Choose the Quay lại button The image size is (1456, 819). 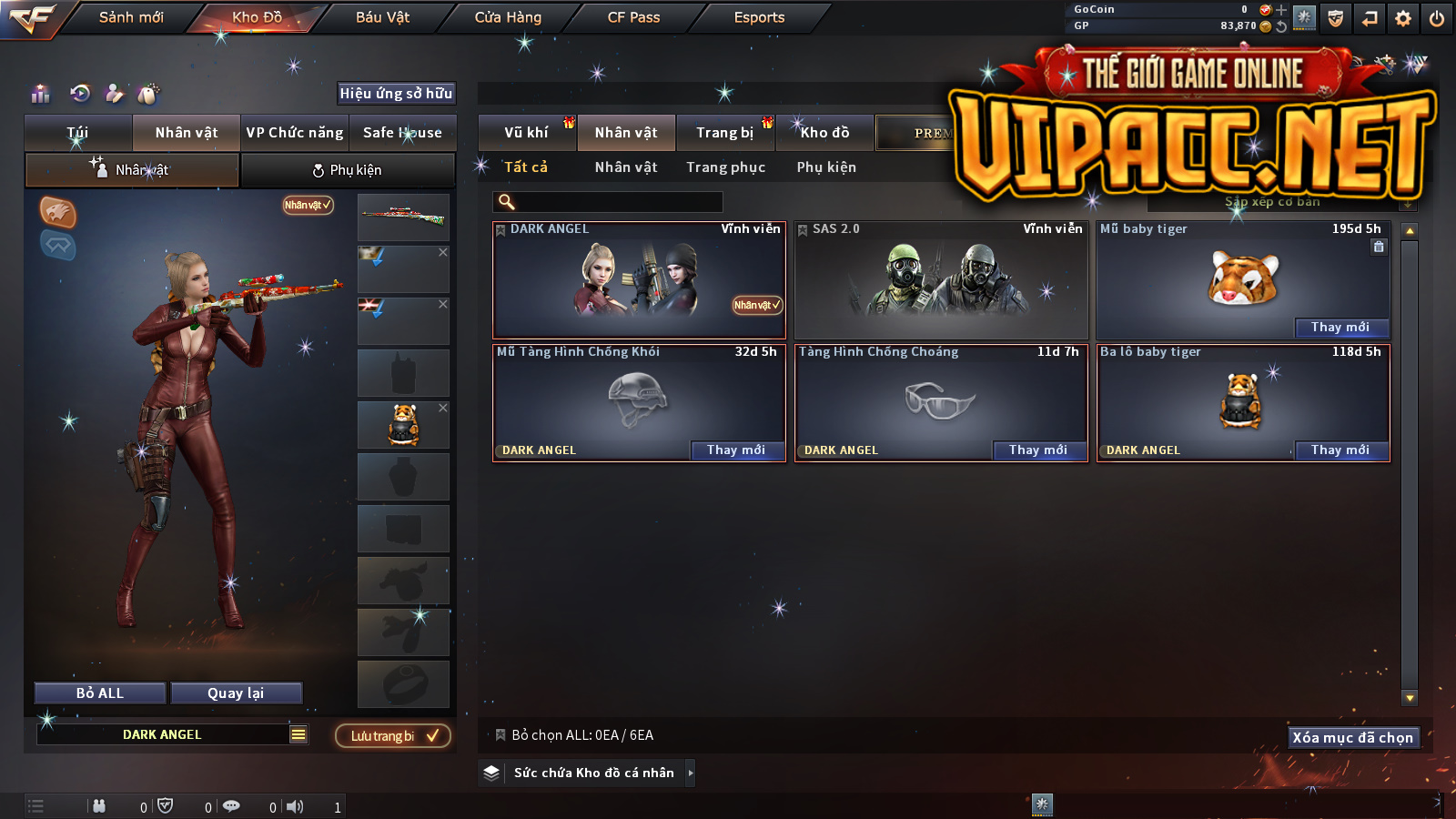236,693
